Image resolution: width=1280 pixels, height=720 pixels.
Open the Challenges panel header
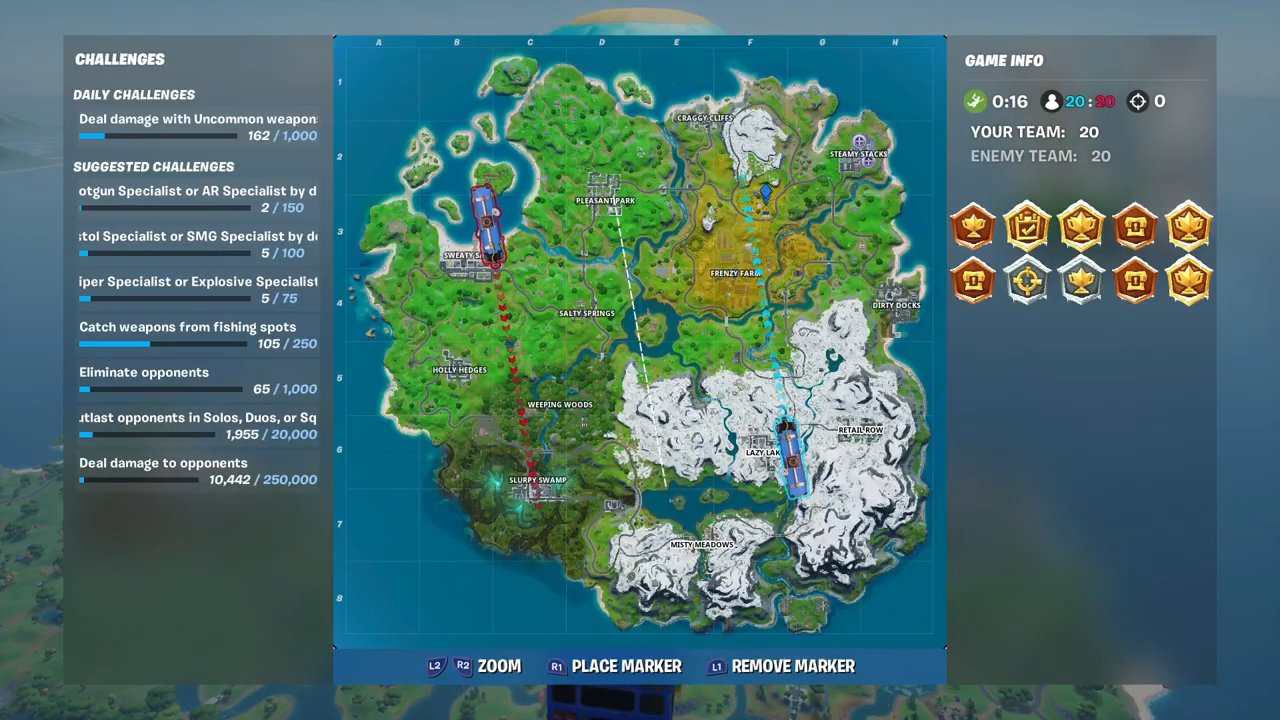pyautogui.click(x=119, y=59)
